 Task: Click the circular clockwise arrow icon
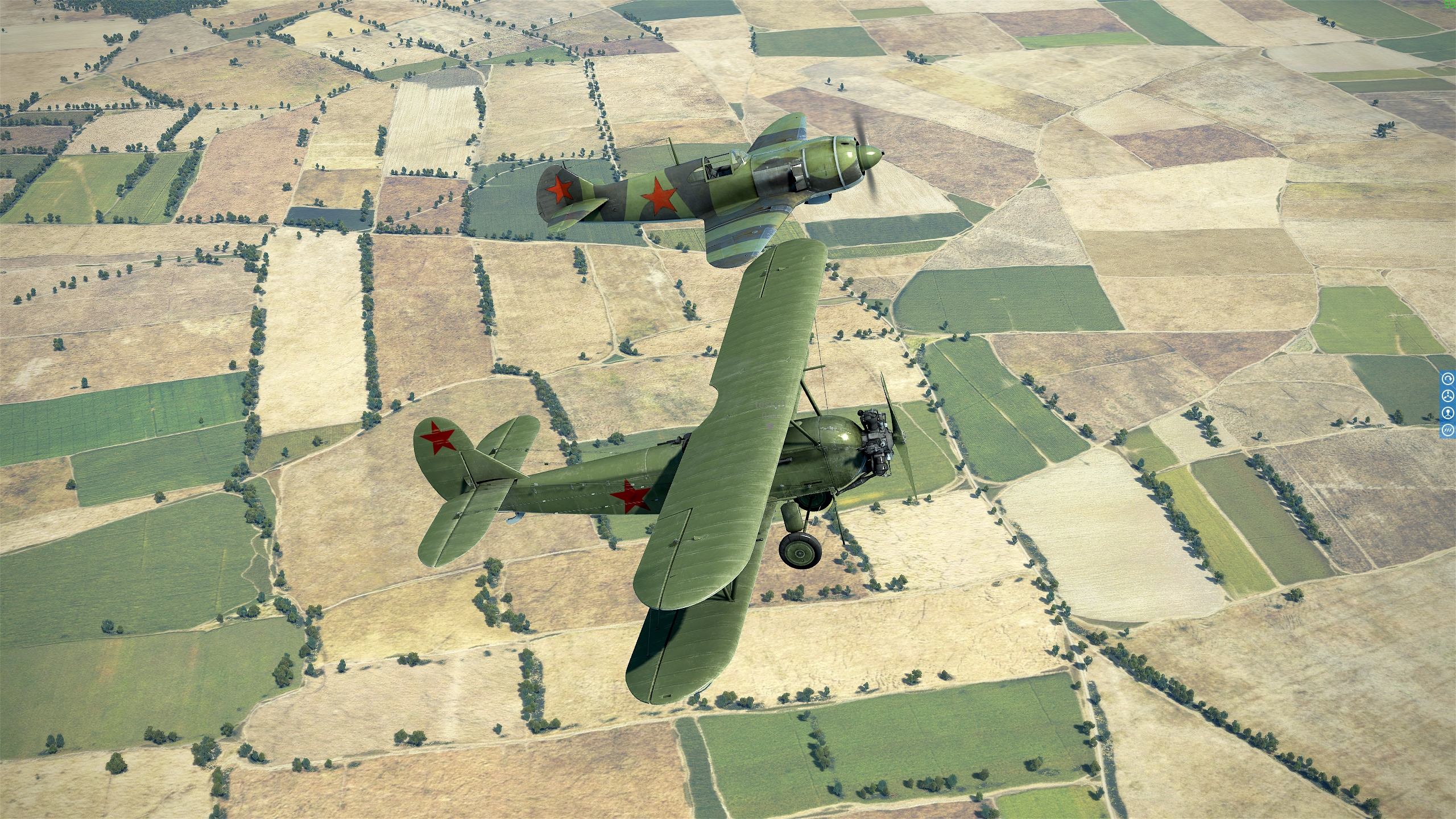(1448, 379)
